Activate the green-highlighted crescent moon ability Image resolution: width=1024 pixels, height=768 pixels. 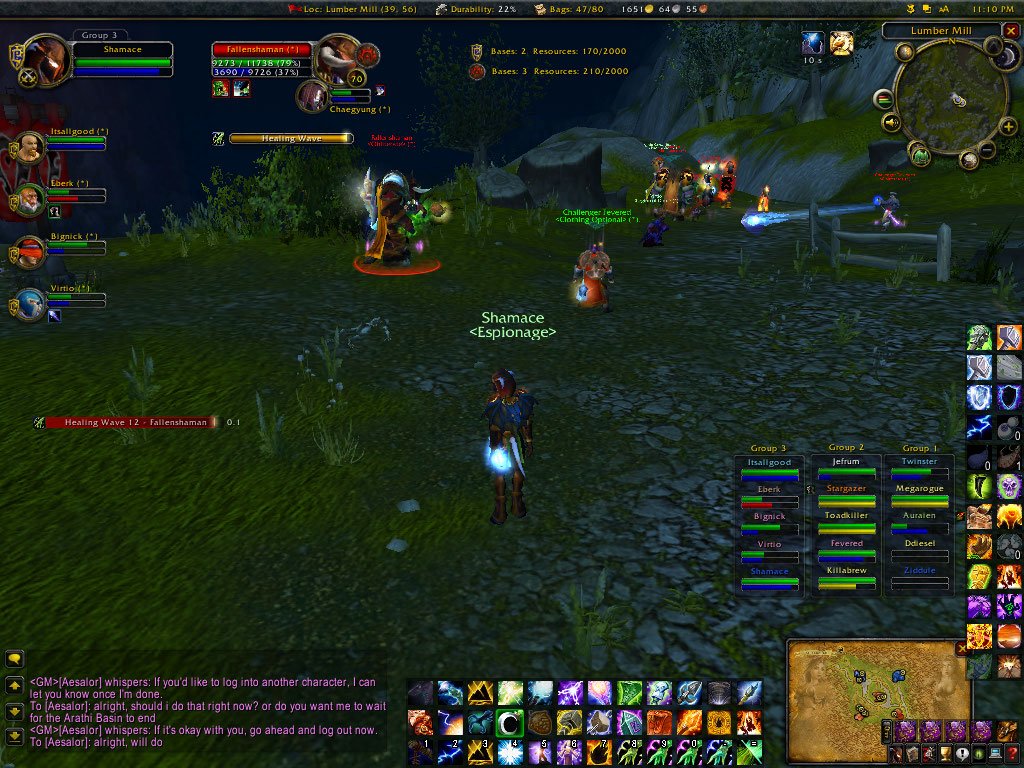(510, 722)
